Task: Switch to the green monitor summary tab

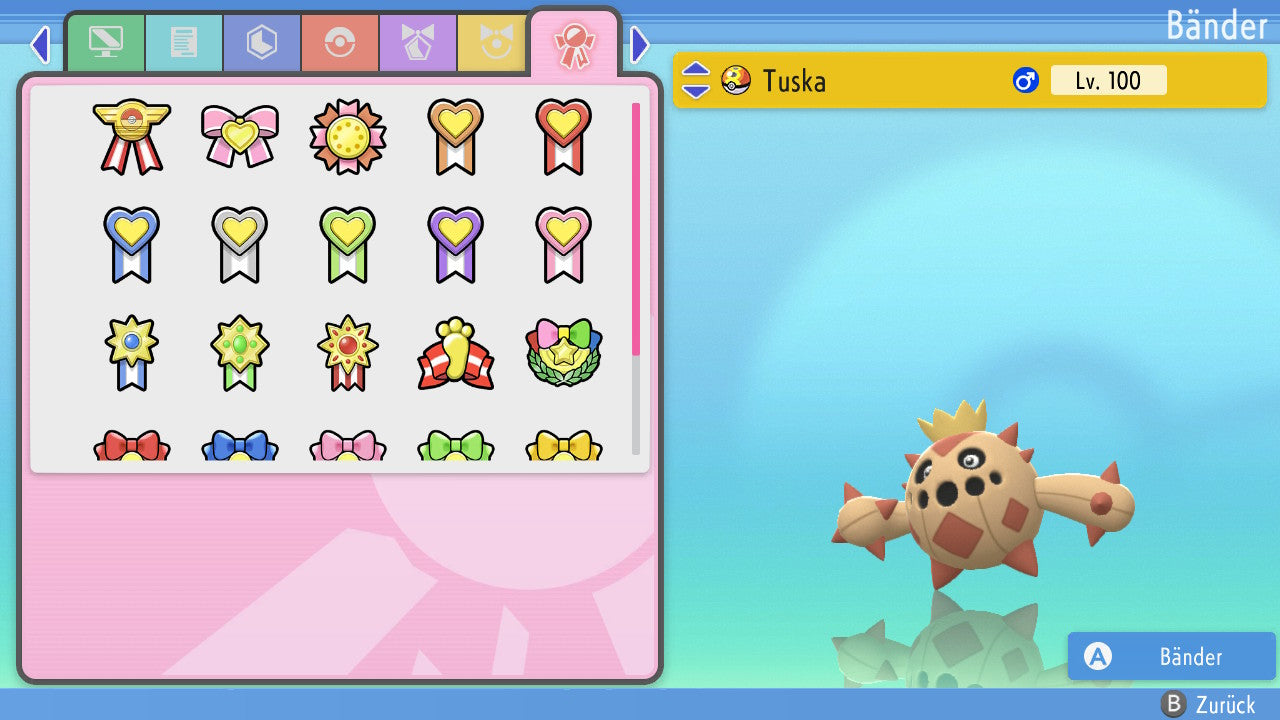Action: pos(105,42)
